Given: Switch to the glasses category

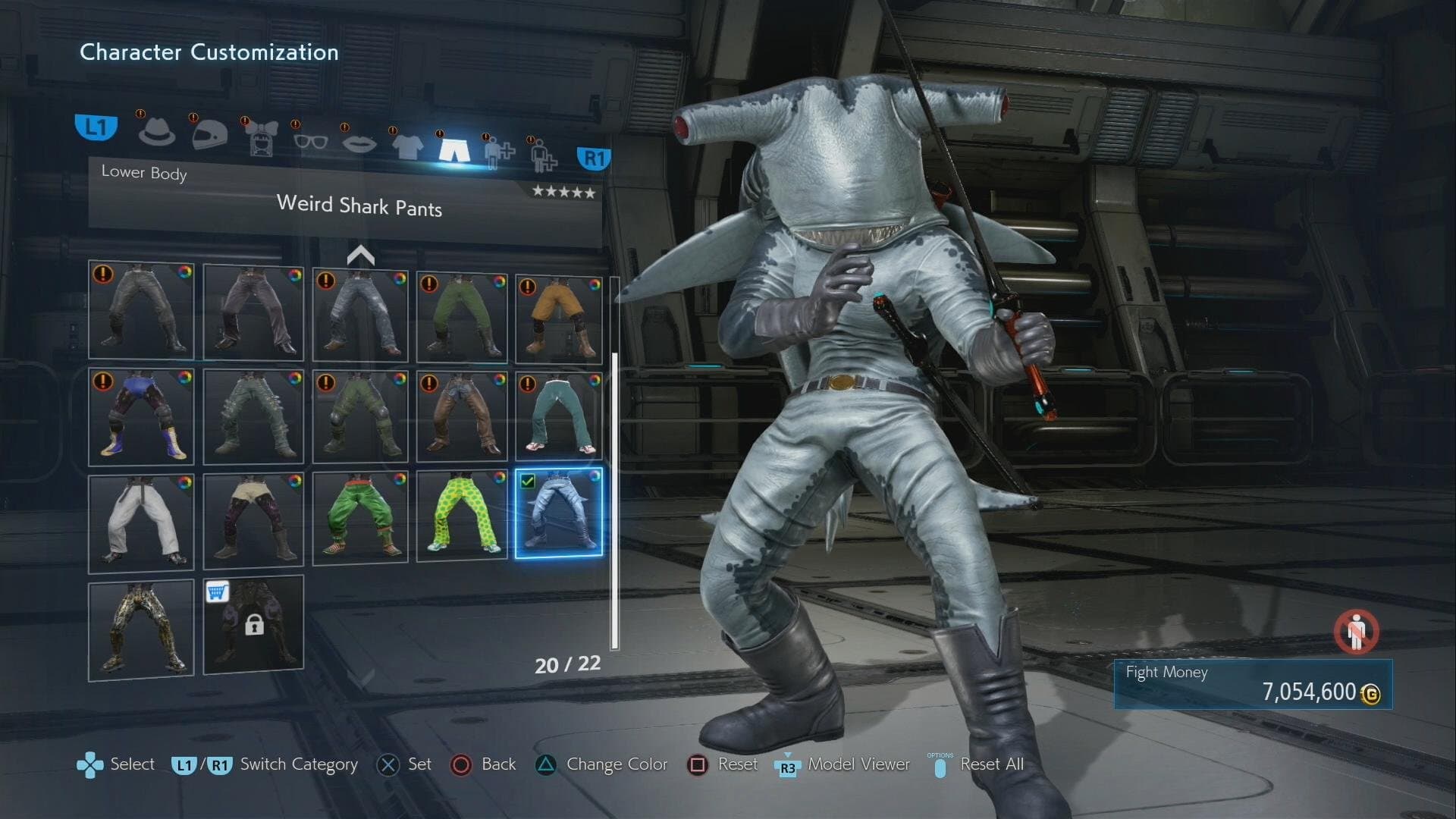Looking at the screenshot, I should (x=310, y=141).
